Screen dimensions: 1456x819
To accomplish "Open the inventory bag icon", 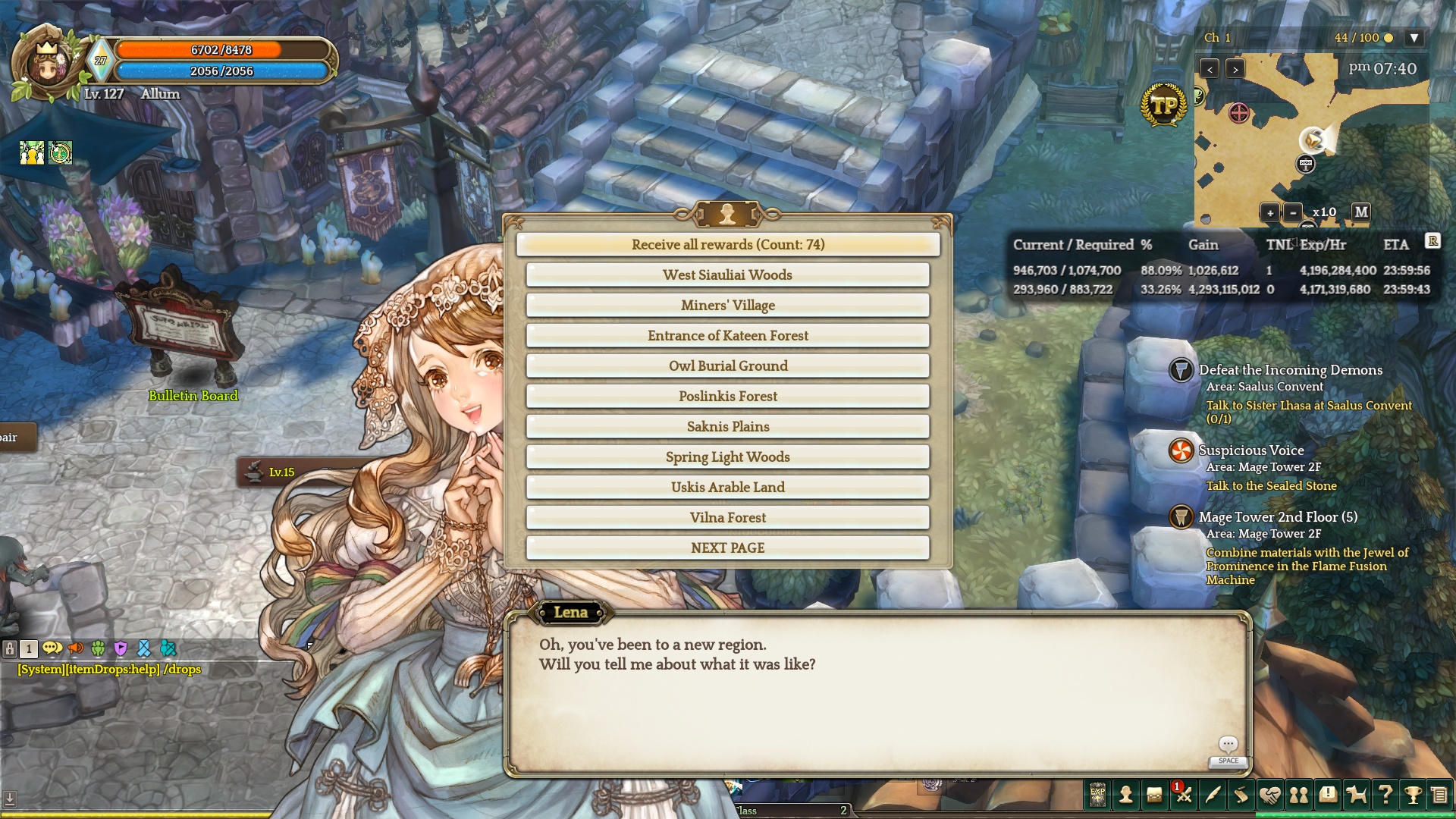I will tap(1154, 795).
